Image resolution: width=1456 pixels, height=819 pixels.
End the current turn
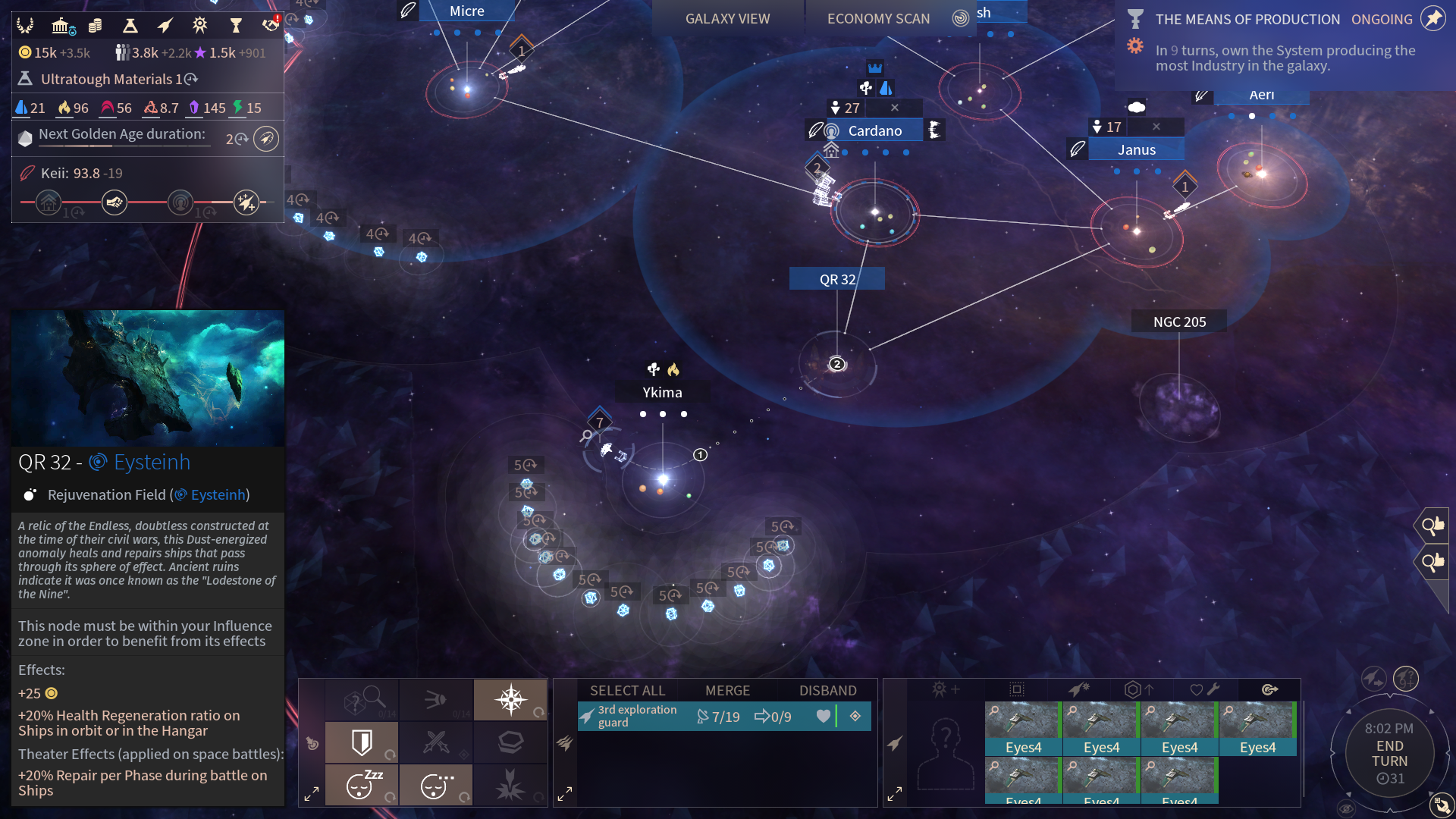tap(1389, 754)
